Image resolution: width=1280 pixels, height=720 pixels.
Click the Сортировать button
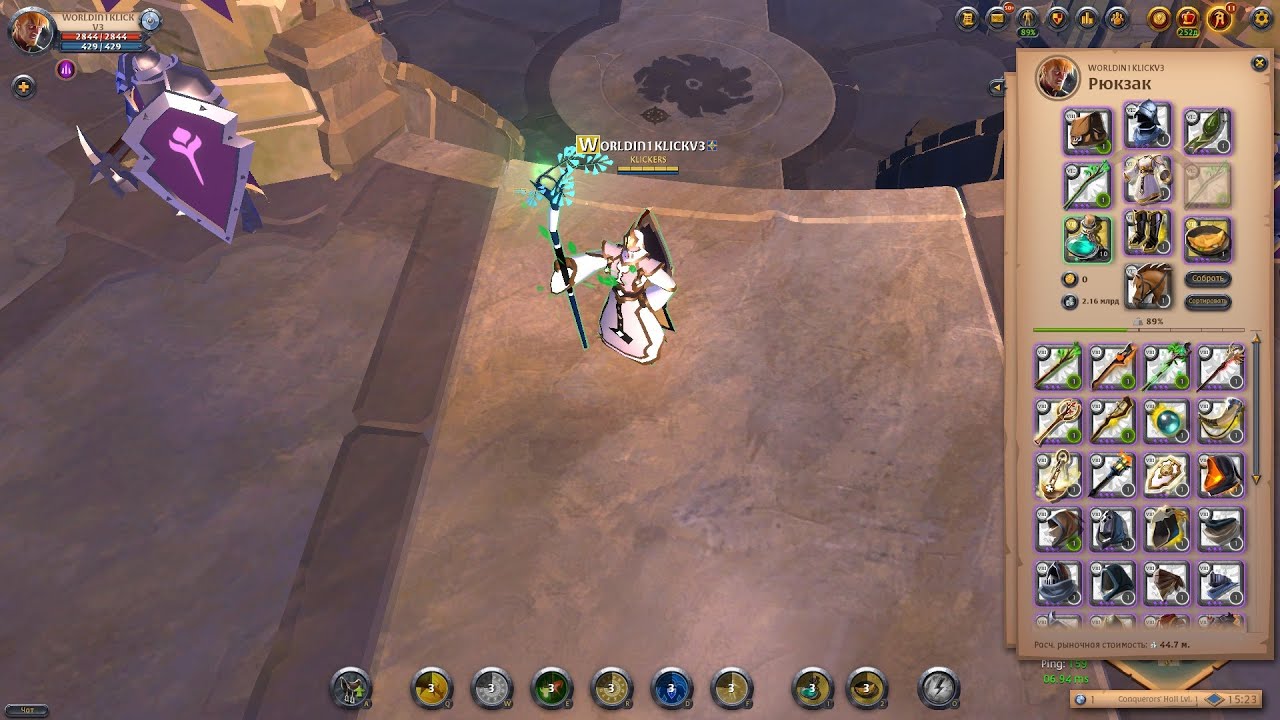[x=1208, y=301]
